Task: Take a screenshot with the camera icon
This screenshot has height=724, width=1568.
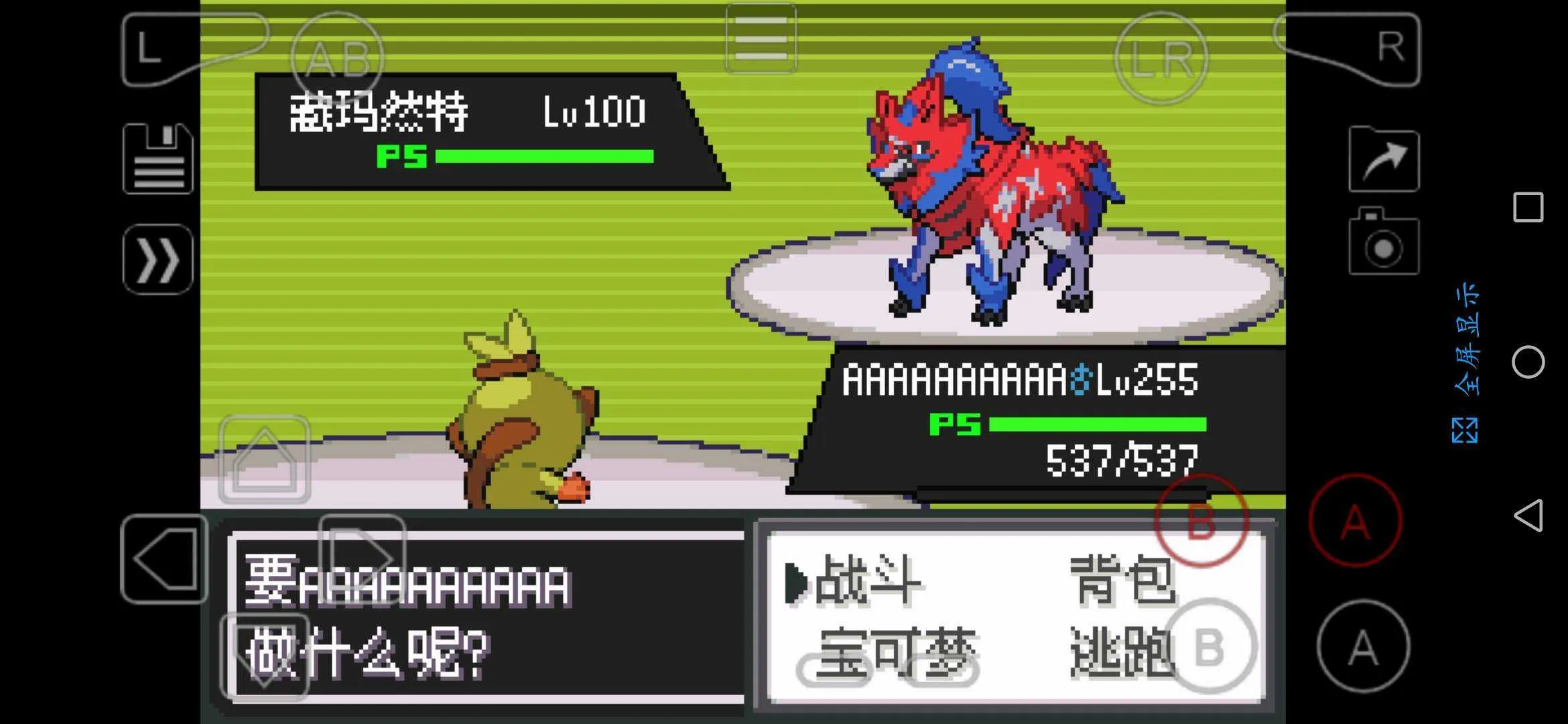Action: 1384,243
